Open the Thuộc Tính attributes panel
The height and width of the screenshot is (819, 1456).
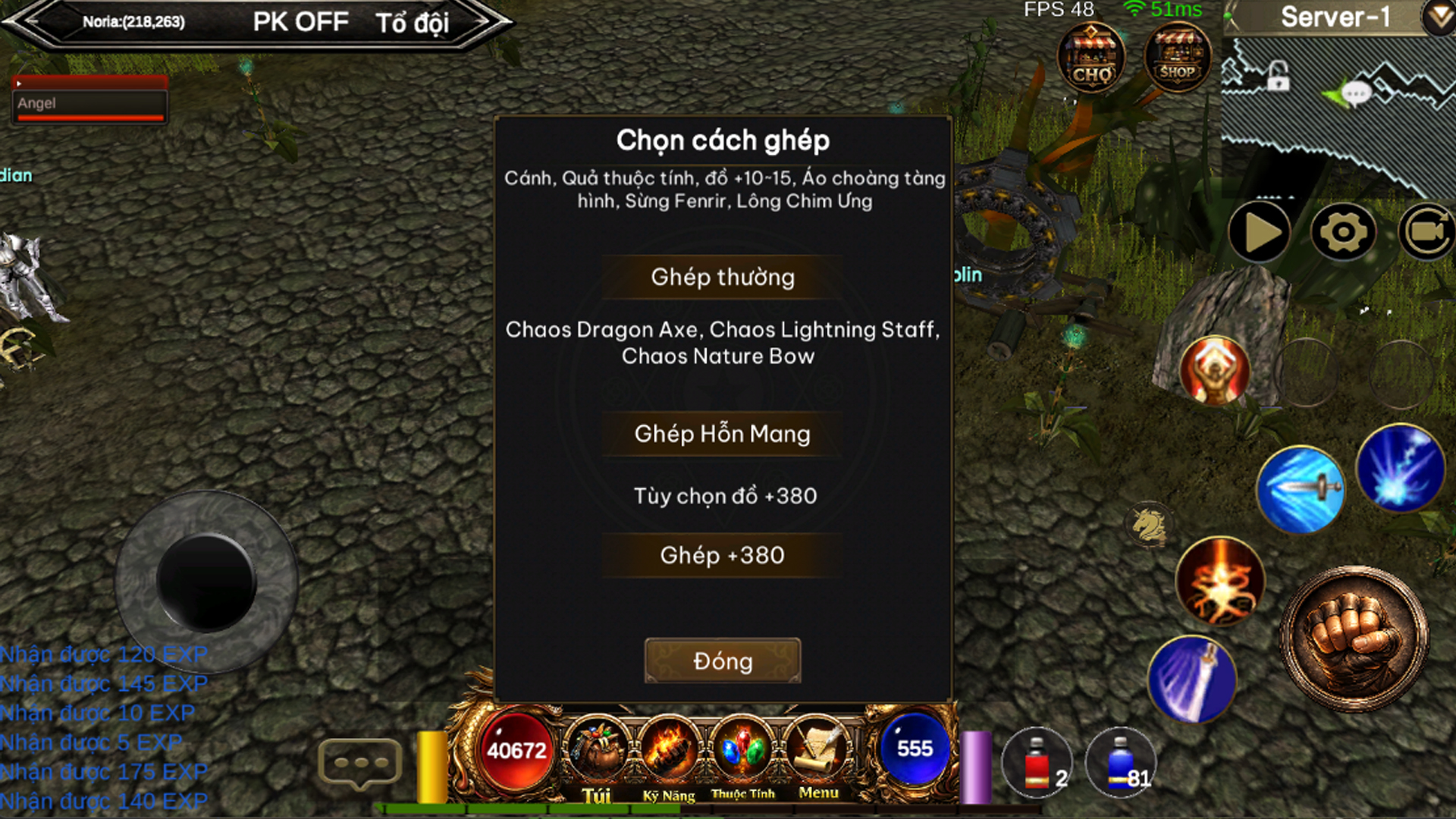pyautogui.click(x=743, y=755)
